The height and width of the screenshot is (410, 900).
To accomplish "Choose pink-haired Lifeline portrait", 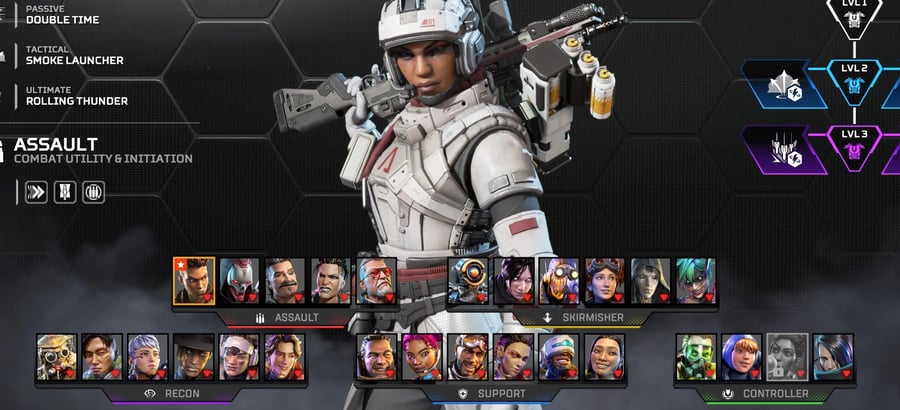I will coord(422,357).
